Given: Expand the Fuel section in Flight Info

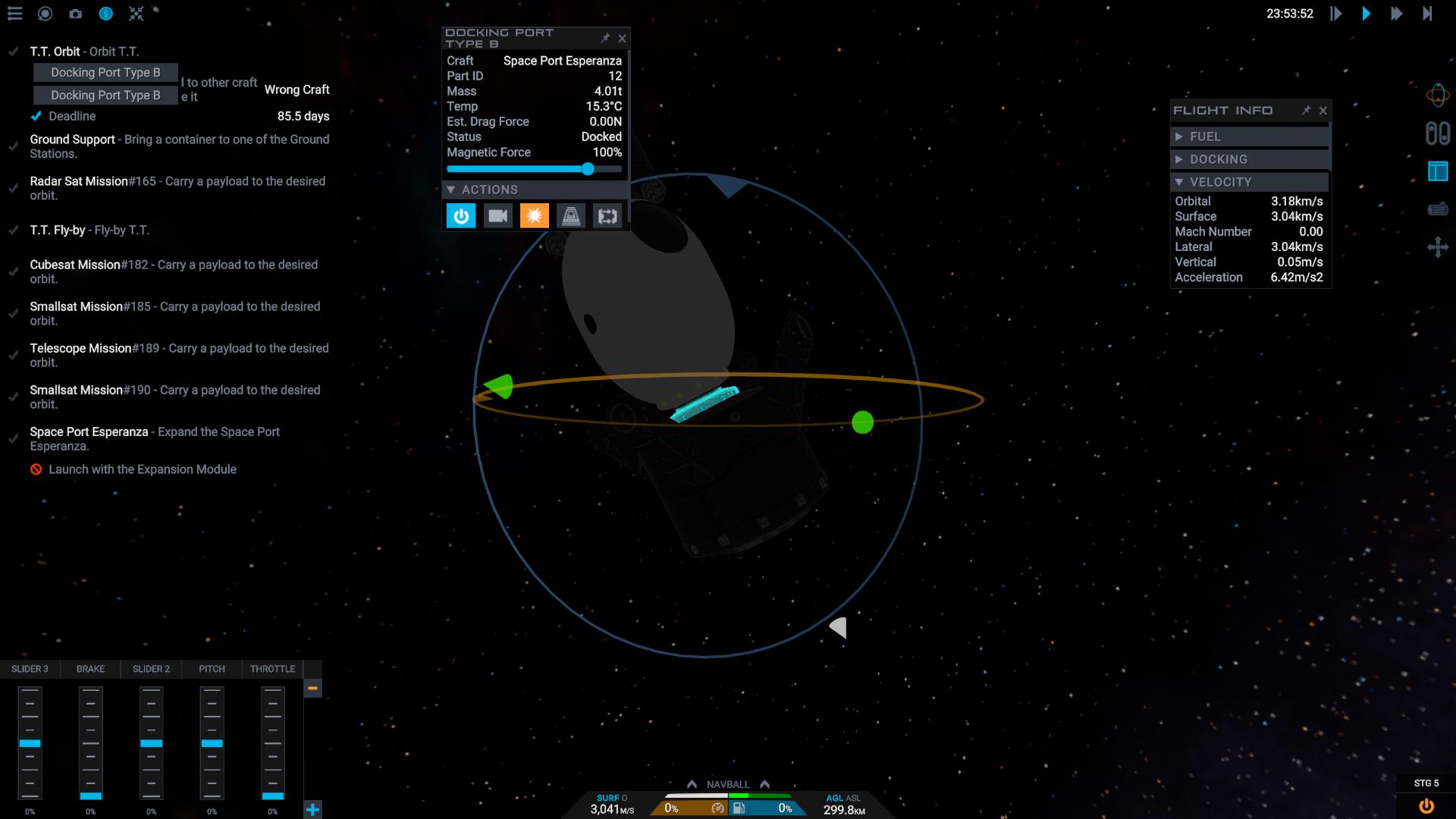Looking at the screenshot, I should tap(1179, 136).
